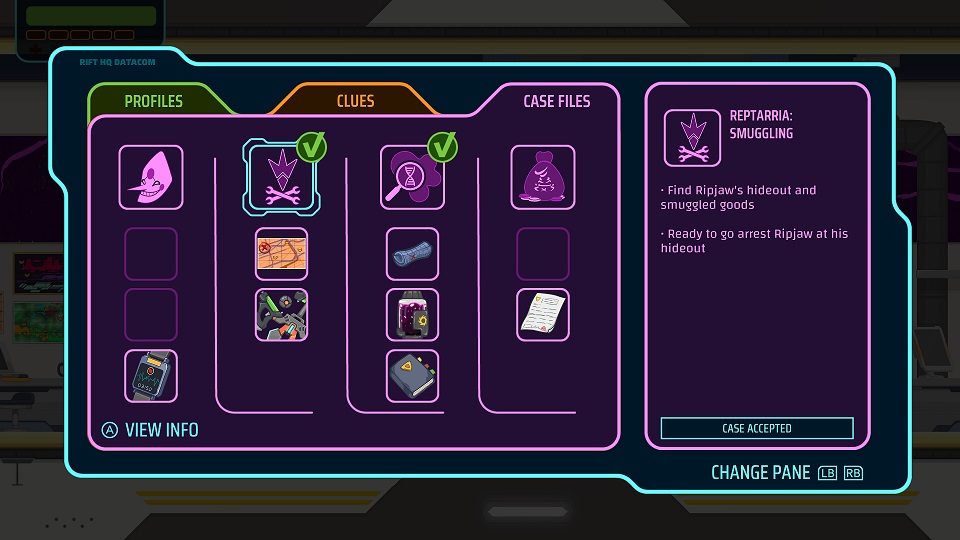Click the View Info option

coord(151,430)
